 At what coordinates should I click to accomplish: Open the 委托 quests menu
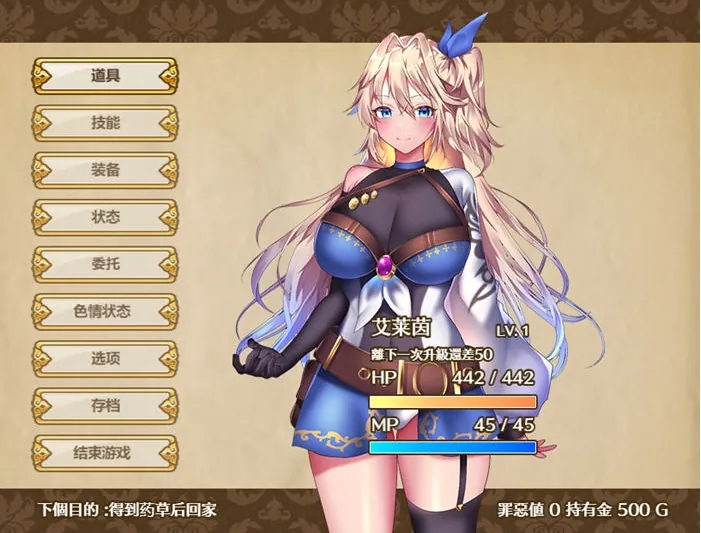pos(105,263)
